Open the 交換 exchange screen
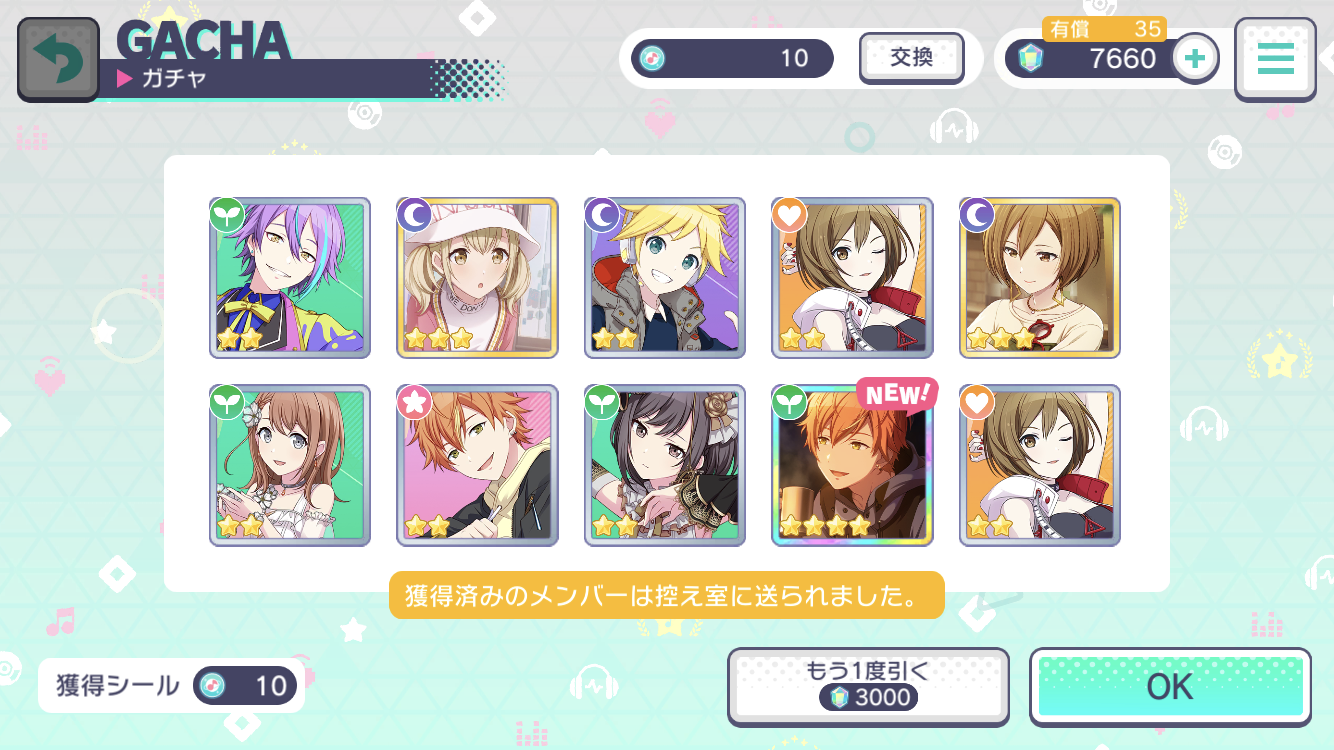This screenshot has height=750, width=1334. click(x=911, y=58)
